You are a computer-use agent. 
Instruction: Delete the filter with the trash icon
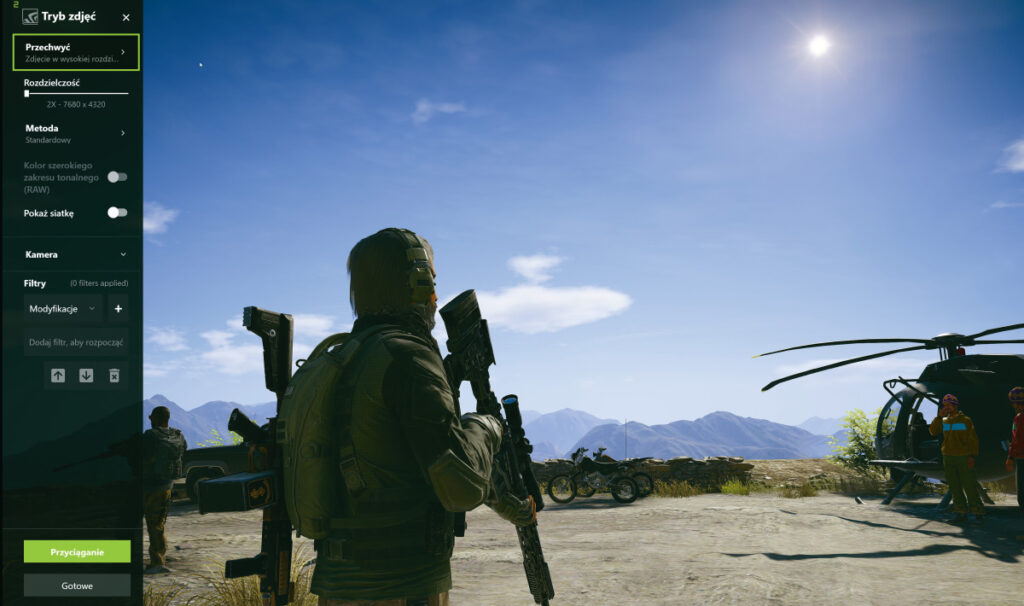[x=114, y=375]
